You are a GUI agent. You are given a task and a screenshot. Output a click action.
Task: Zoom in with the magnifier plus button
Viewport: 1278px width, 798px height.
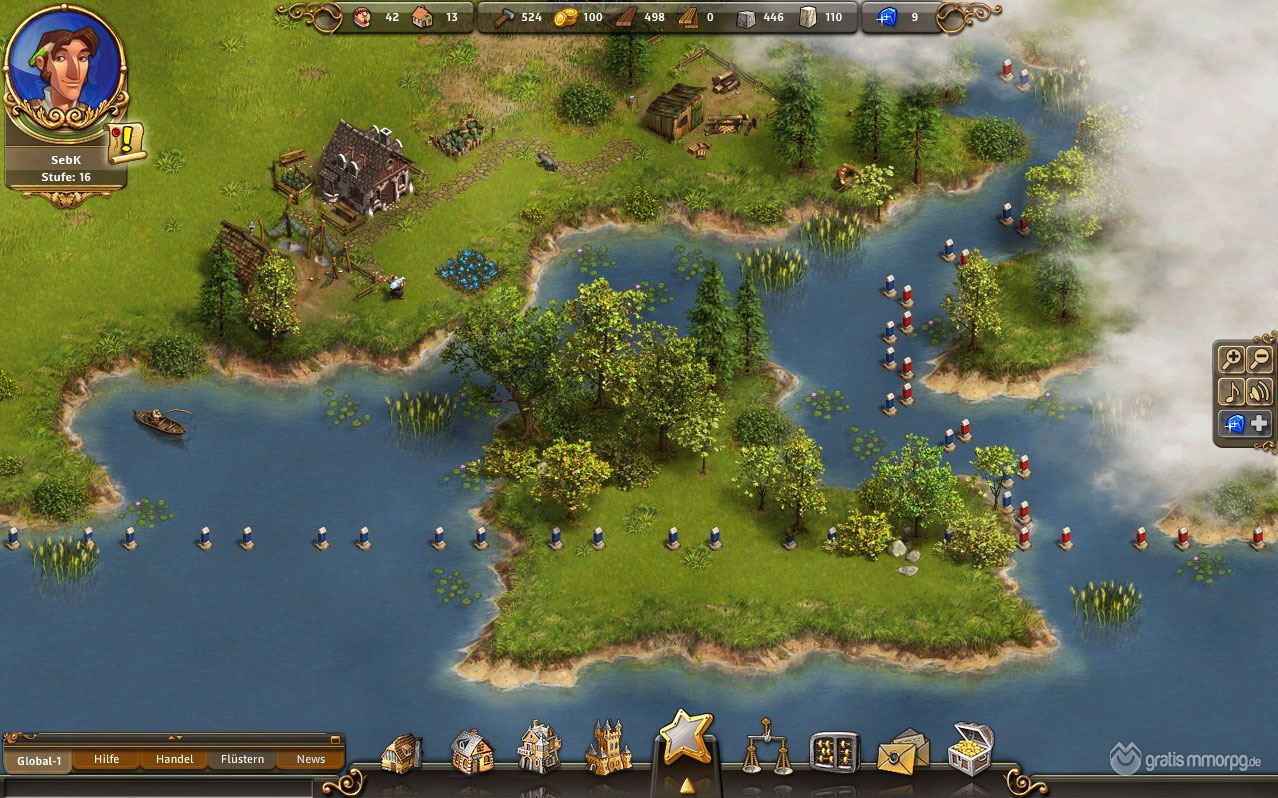pyautogui.click(x=1231, y=359)
